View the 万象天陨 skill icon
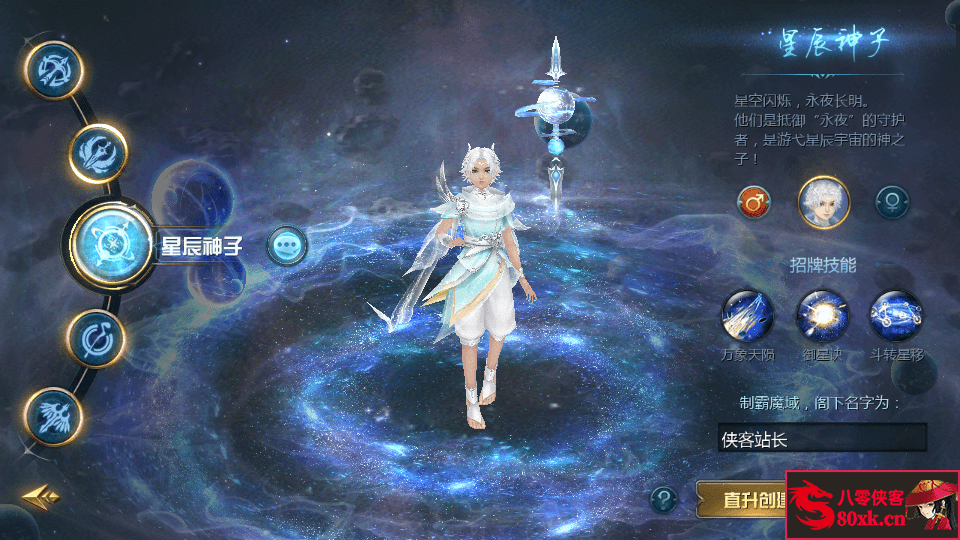This screenshot has height=540, width=960. (x=747, y=316)
